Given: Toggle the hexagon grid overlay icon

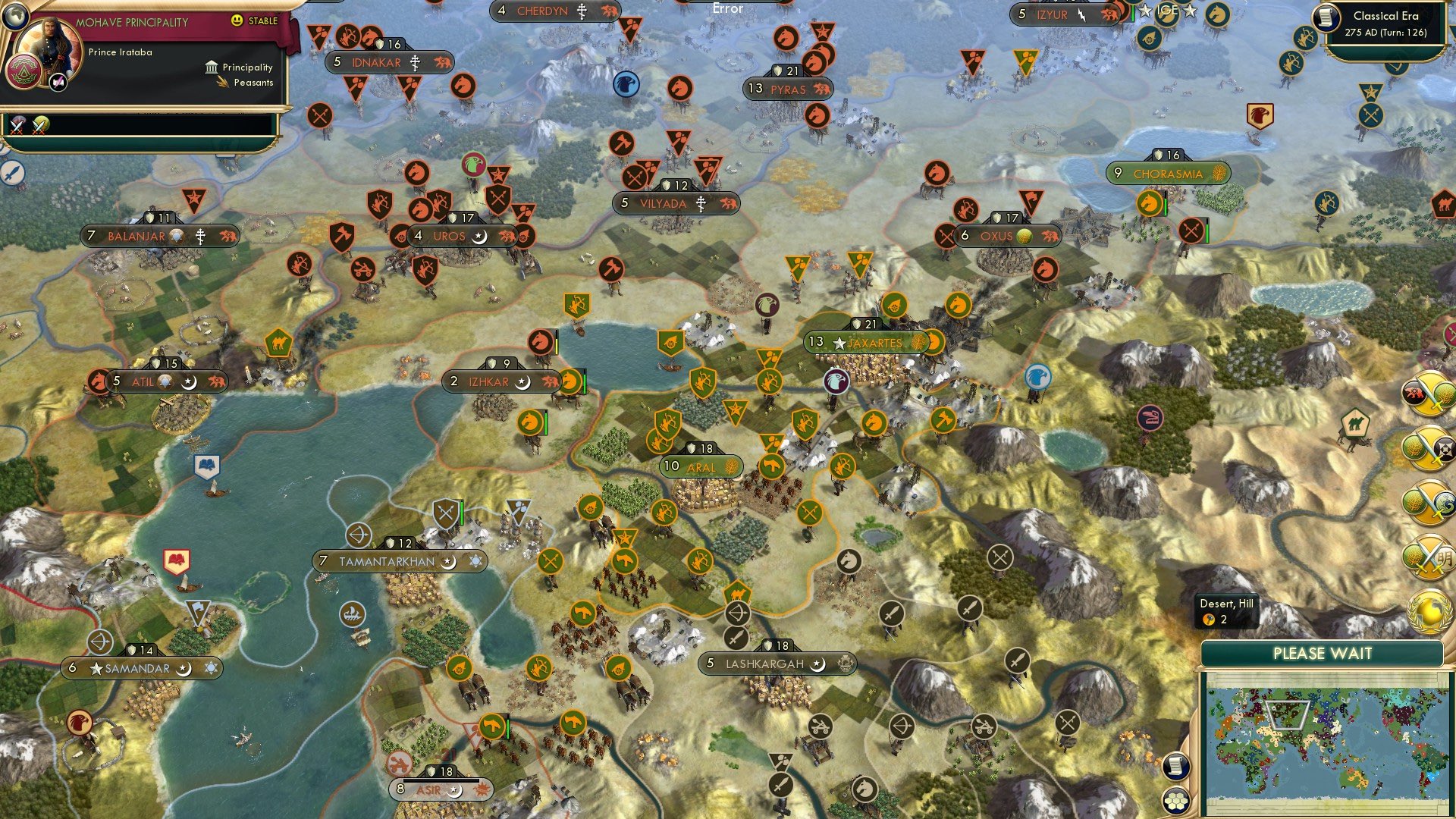Looking at the screenshot, I should point(1175,802).
